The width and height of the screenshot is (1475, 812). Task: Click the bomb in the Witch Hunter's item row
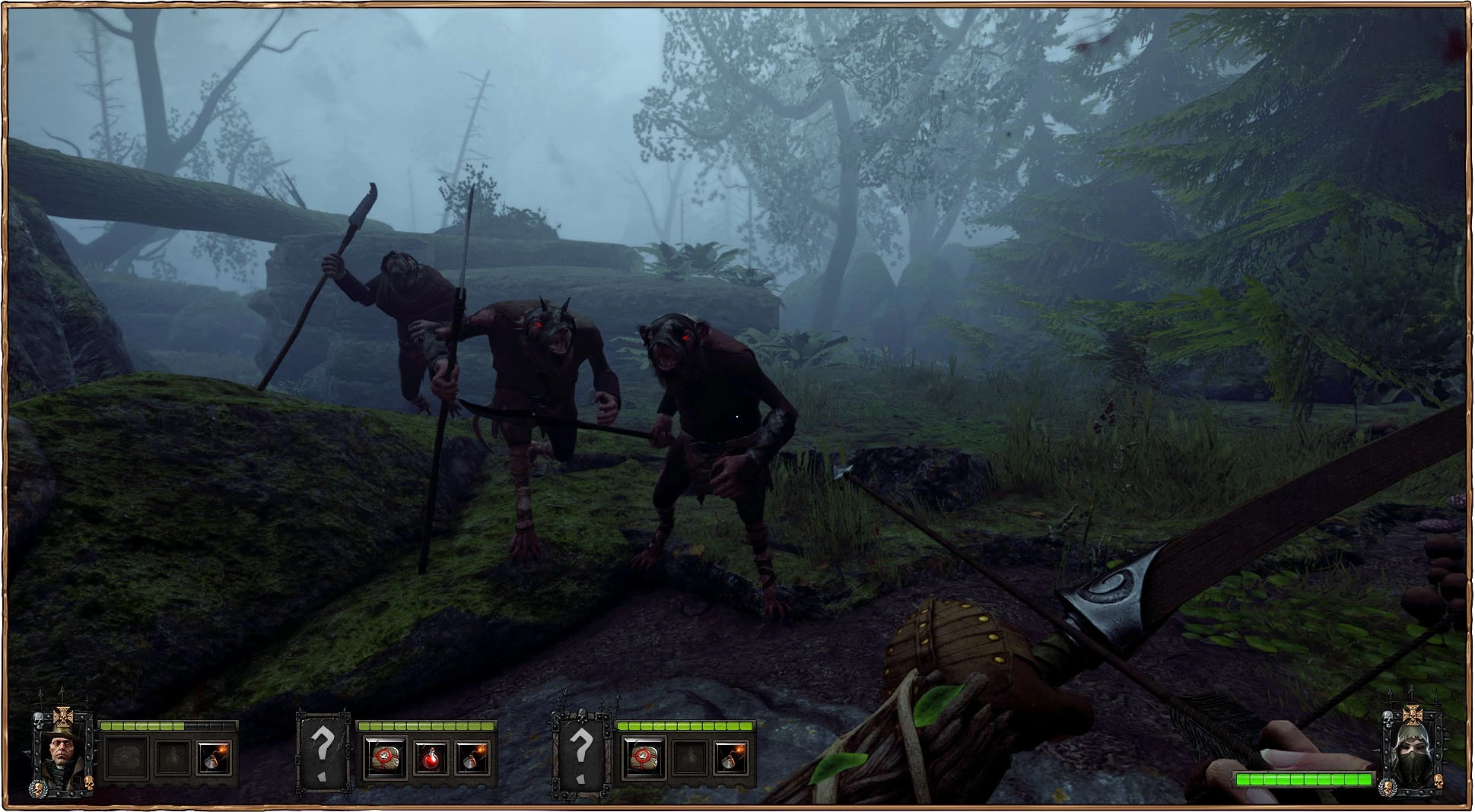[213, 759]
